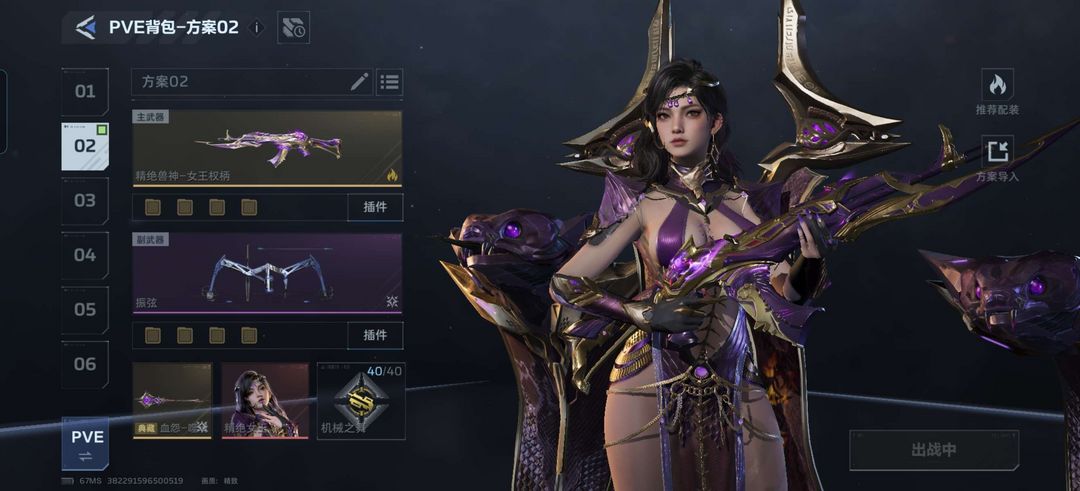Image resolution: width=1080 pixels, height=491 pixels.
Task: Switch to loadout tab 05
Action: (85, 310)
